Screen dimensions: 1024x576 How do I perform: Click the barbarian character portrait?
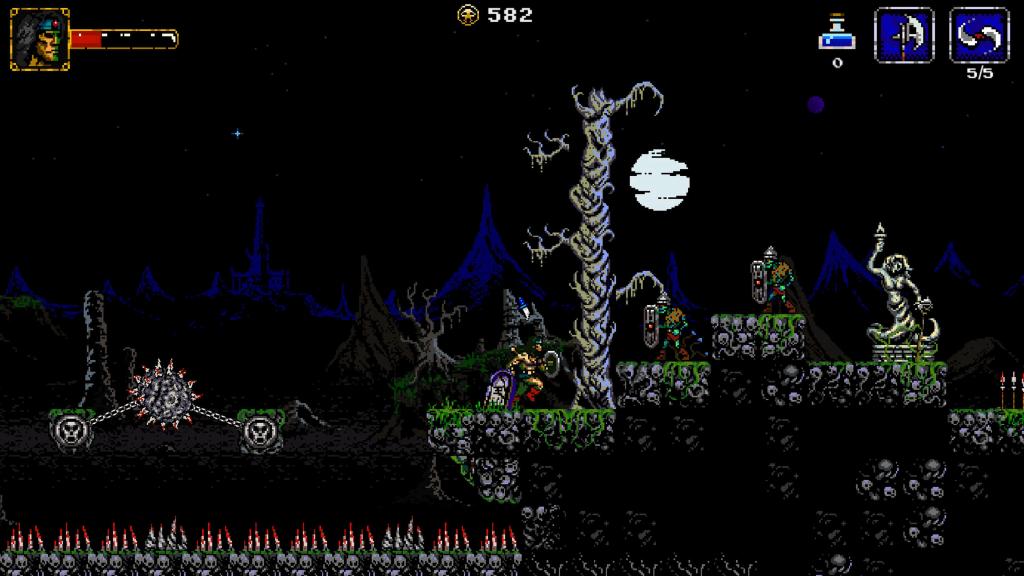(40, 39)
